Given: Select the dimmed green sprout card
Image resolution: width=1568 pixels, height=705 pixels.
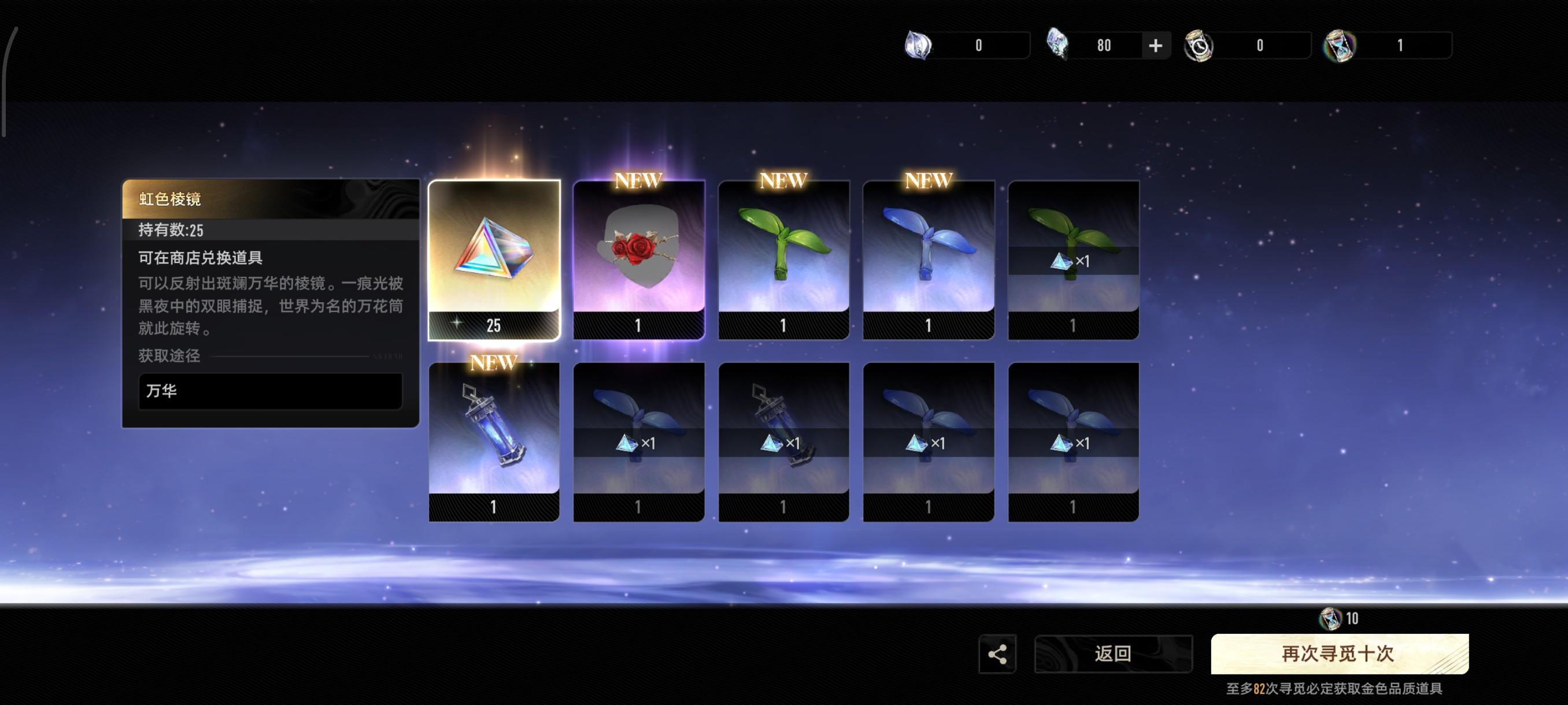Looking at the screenshot, I should (x=1073, y=259).
